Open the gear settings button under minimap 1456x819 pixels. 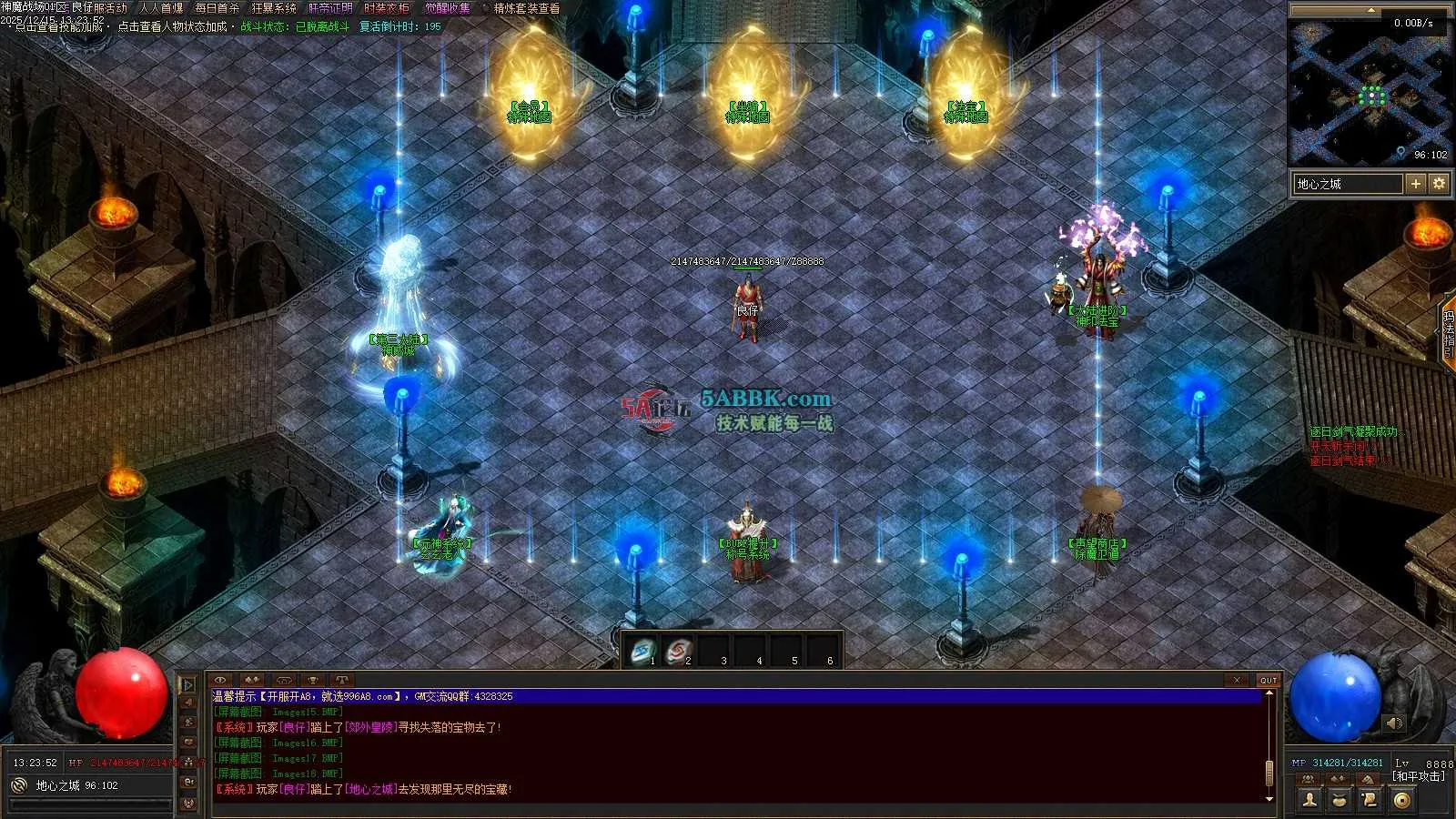coord(1439,184)
